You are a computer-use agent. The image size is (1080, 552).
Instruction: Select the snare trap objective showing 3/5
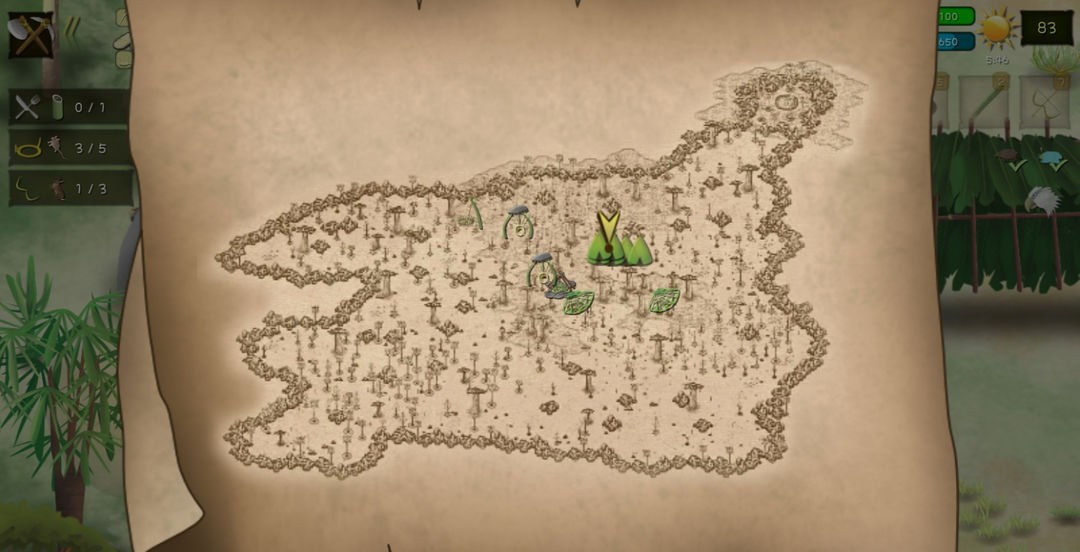(70, 148)
